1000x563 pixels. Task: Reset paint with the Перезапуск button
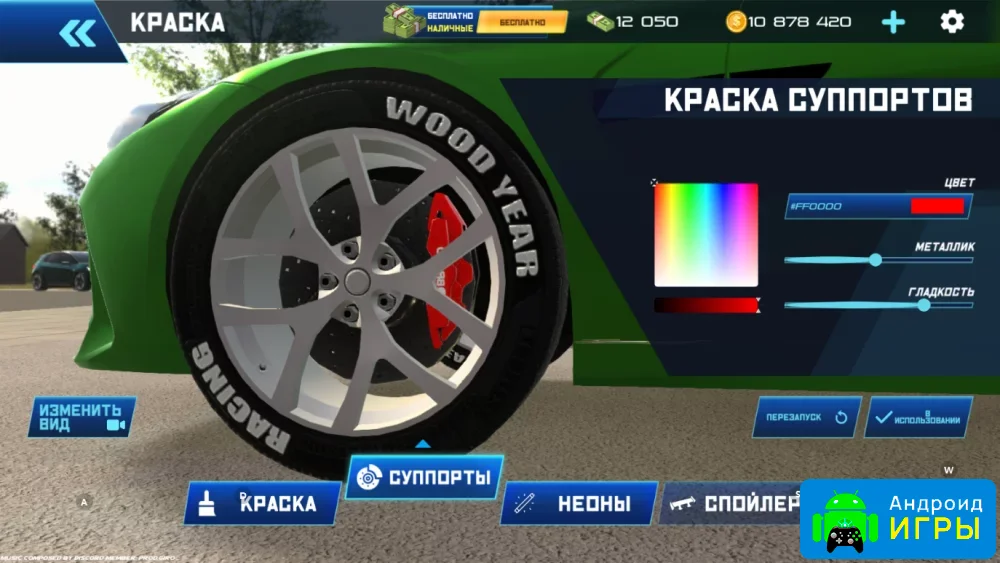point(806,417)
